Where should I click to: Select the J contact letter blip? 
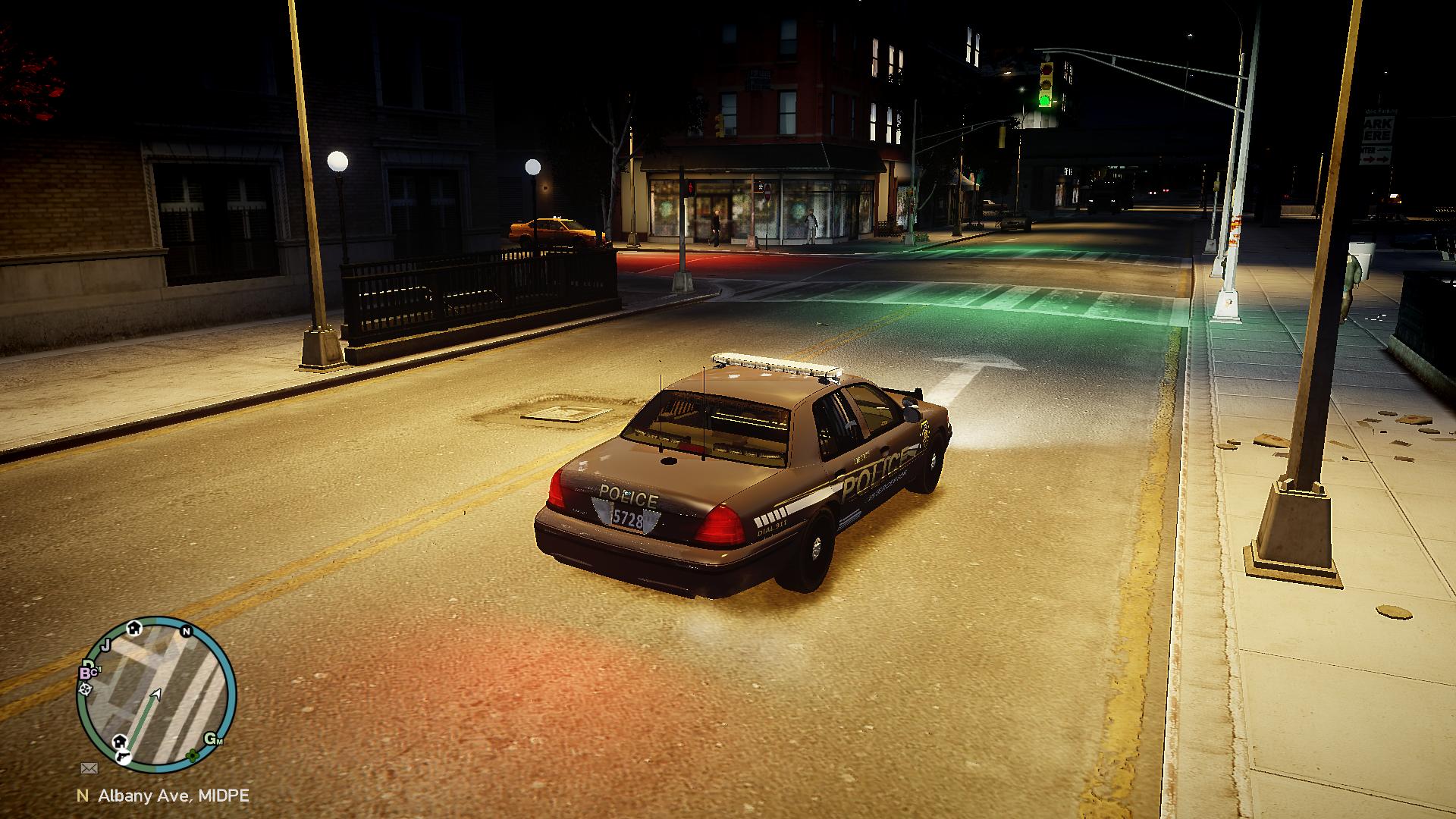click(x=106, y=645)
